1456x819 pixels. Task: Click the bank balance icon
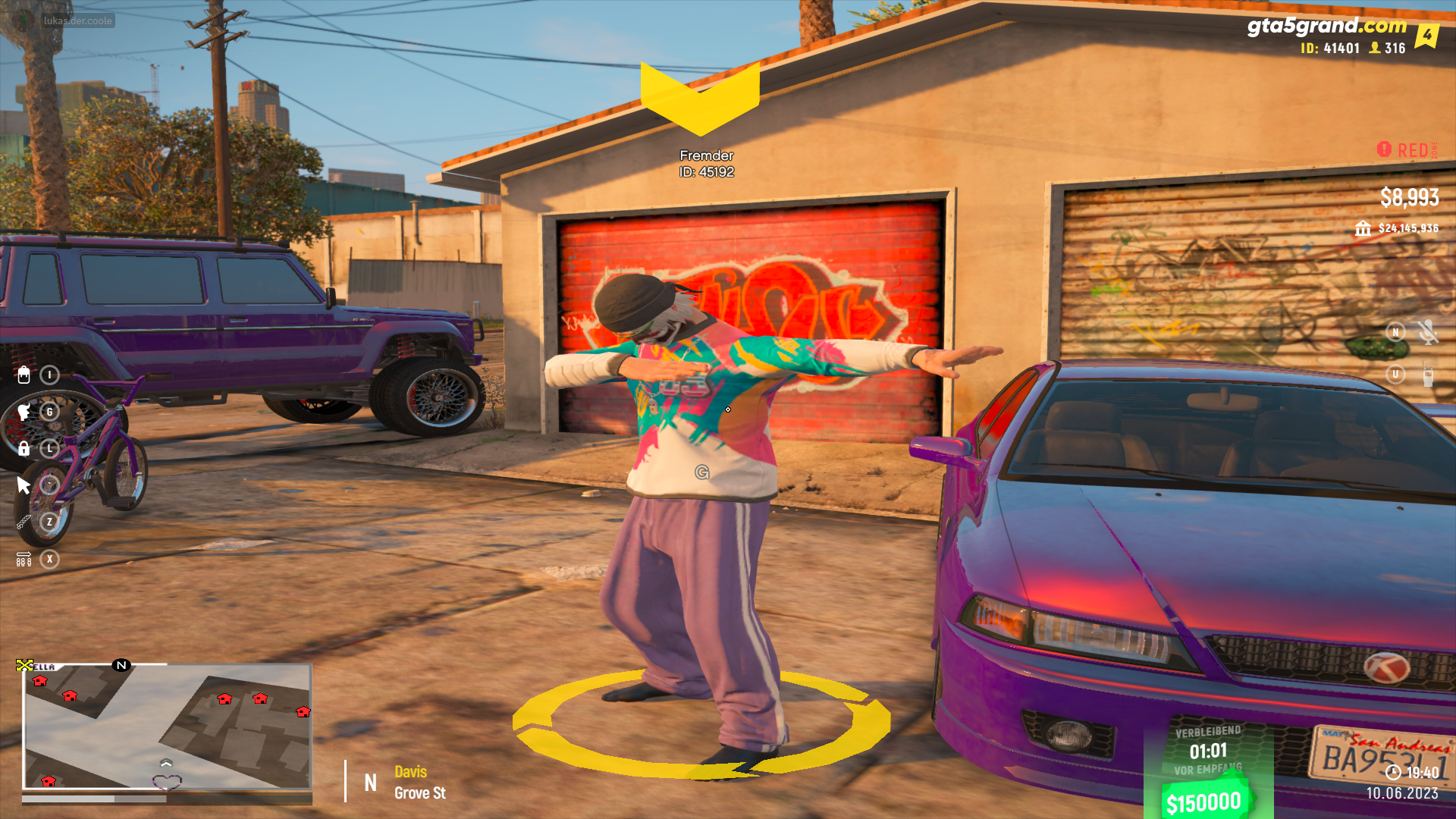click(x=1363, y=228)
